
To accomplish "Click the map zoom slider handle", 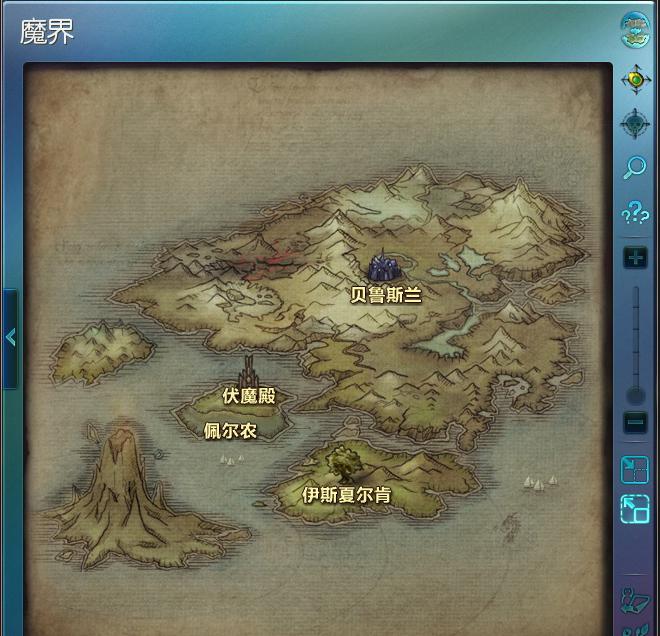I will 635,394.
